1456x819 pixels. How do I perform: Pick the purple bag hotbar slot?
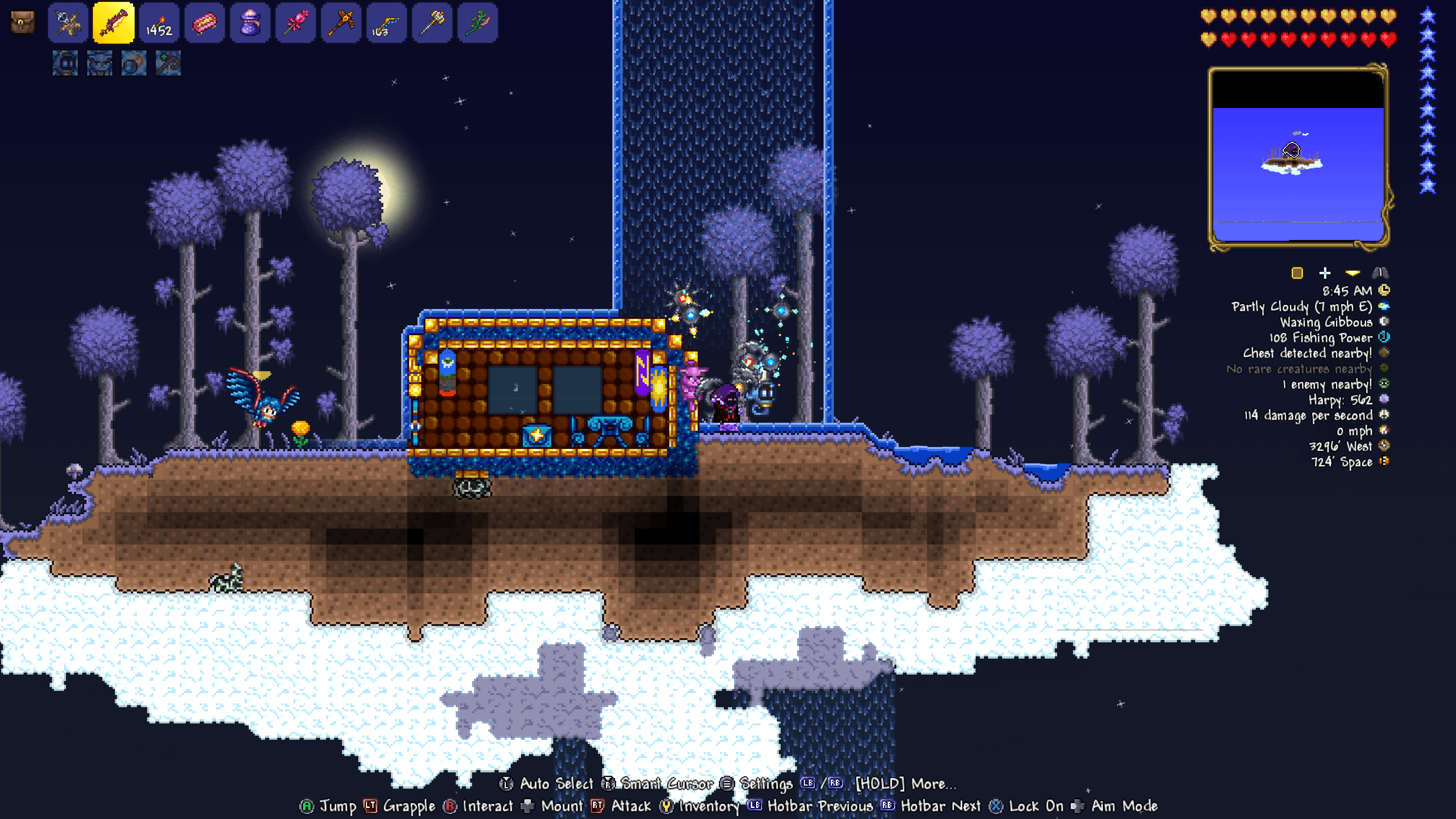pos(250,23)
